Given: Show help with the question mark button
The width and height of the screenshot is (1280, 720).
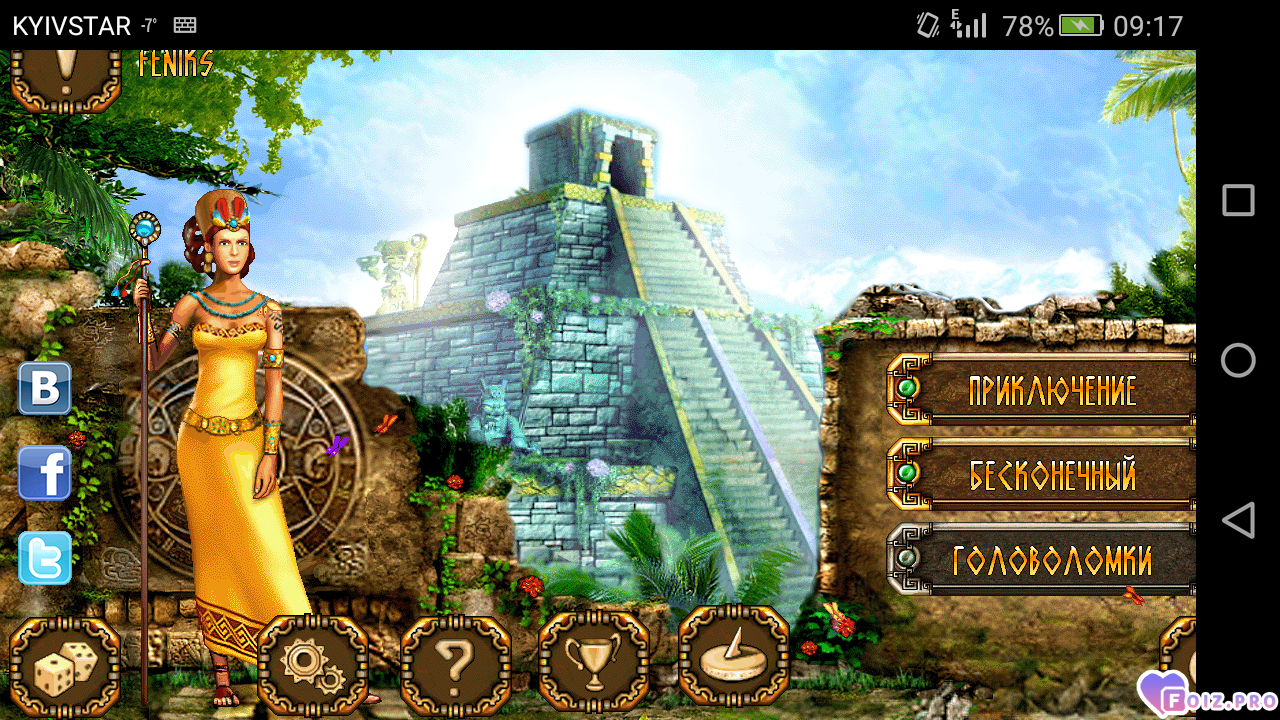Looking at the screenshot, I should point(455,664).
